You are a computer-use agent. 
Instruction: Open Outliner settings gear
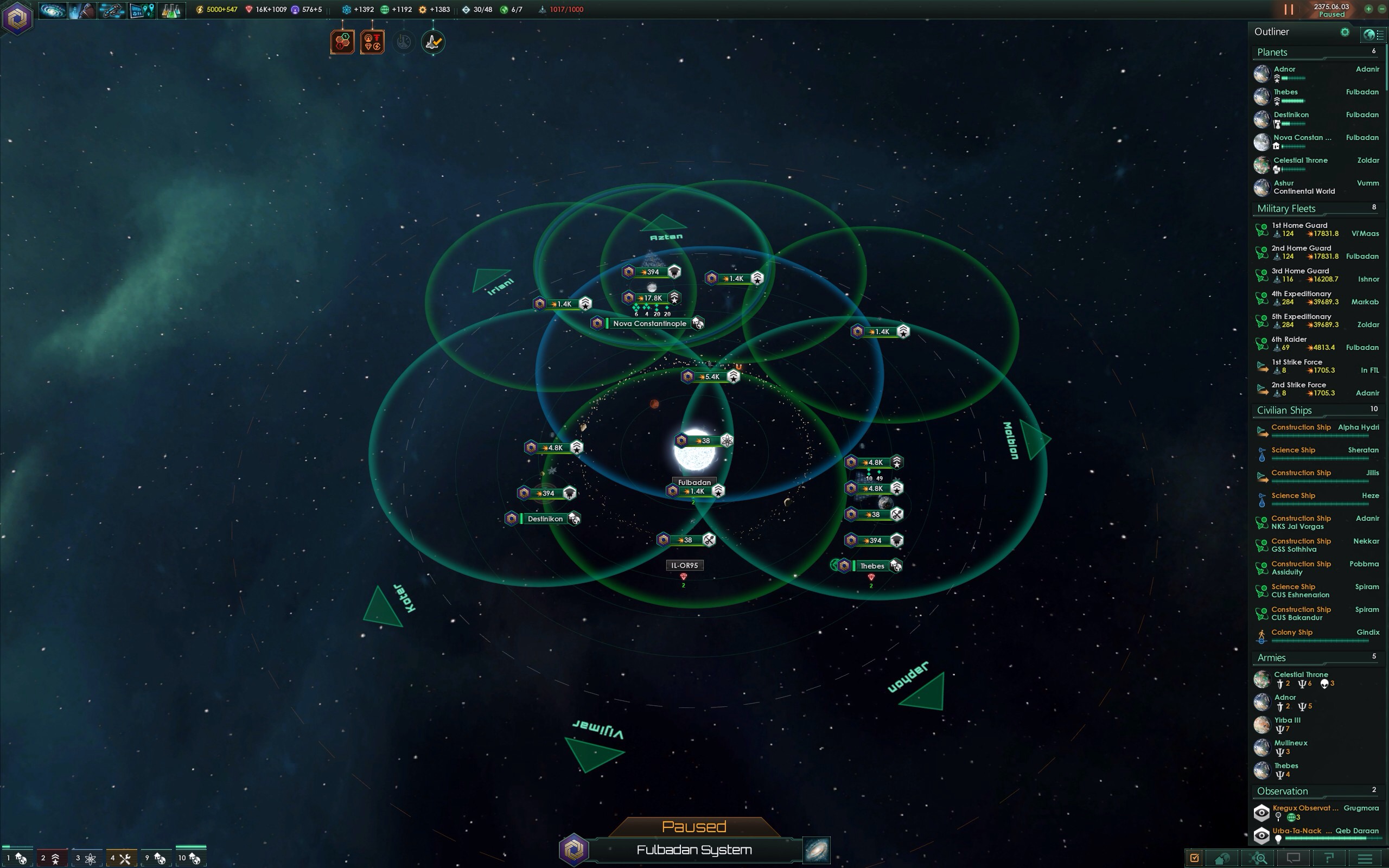(x=1344, y=32)
